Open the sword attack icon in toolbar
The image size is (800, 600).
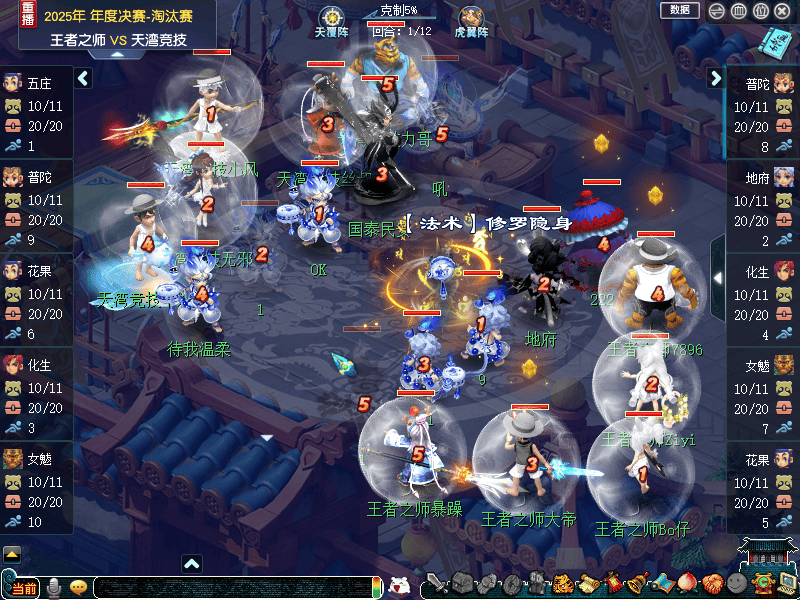click(437, 584)
